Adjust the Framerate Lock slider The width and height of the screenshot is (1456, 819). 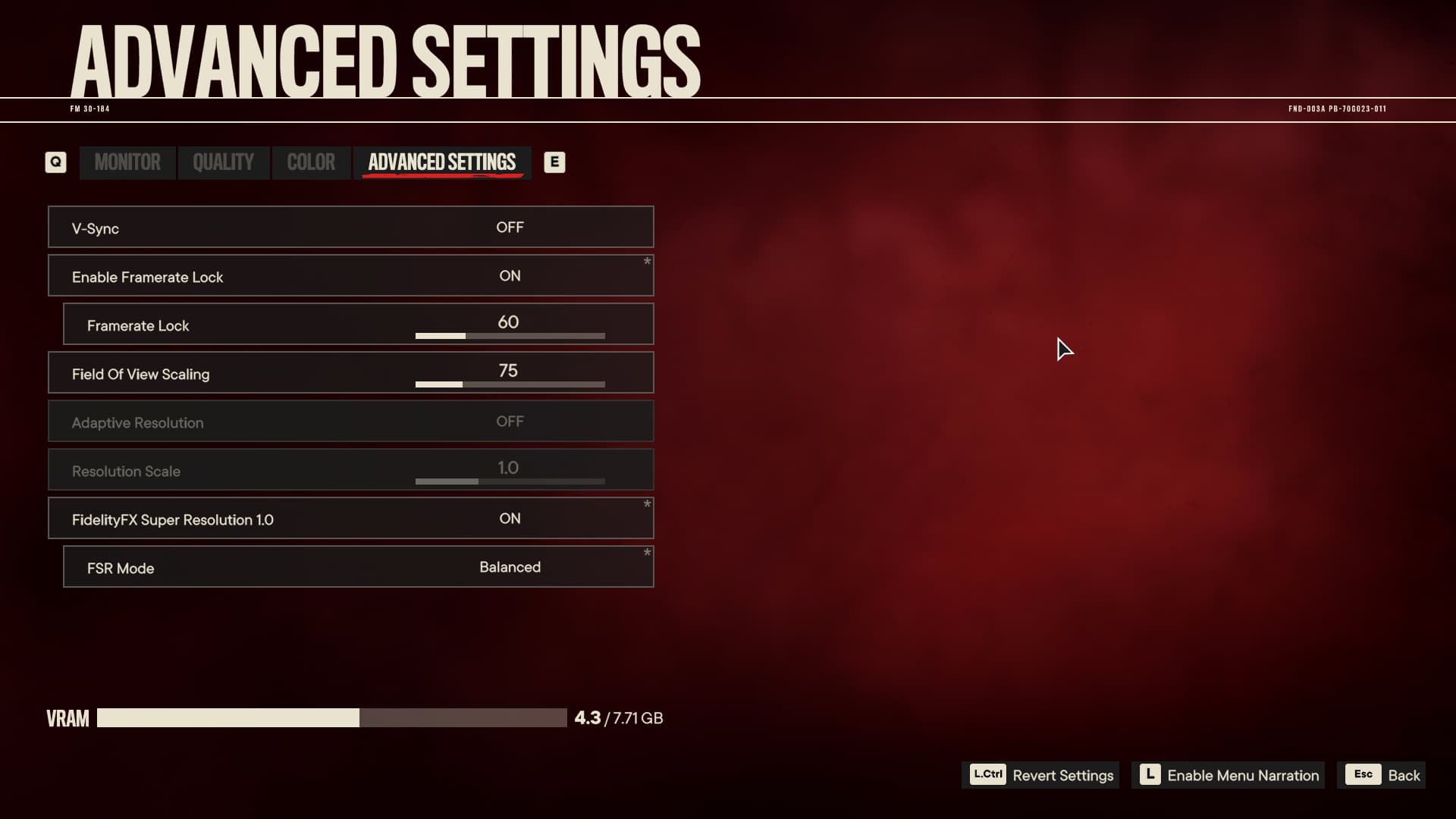(x=510, y=335)
